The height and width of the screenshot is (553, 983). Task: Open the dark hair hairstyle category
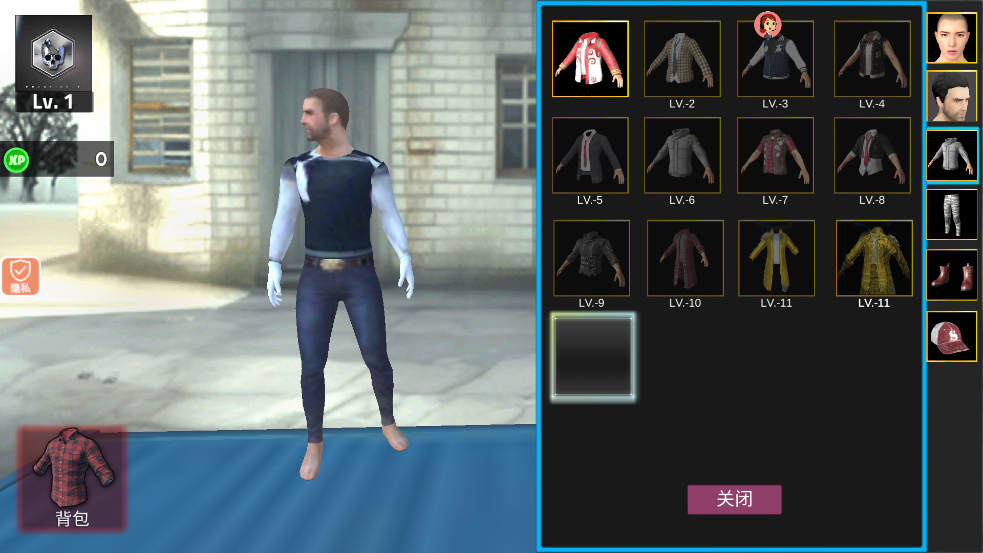pos(951,96)
